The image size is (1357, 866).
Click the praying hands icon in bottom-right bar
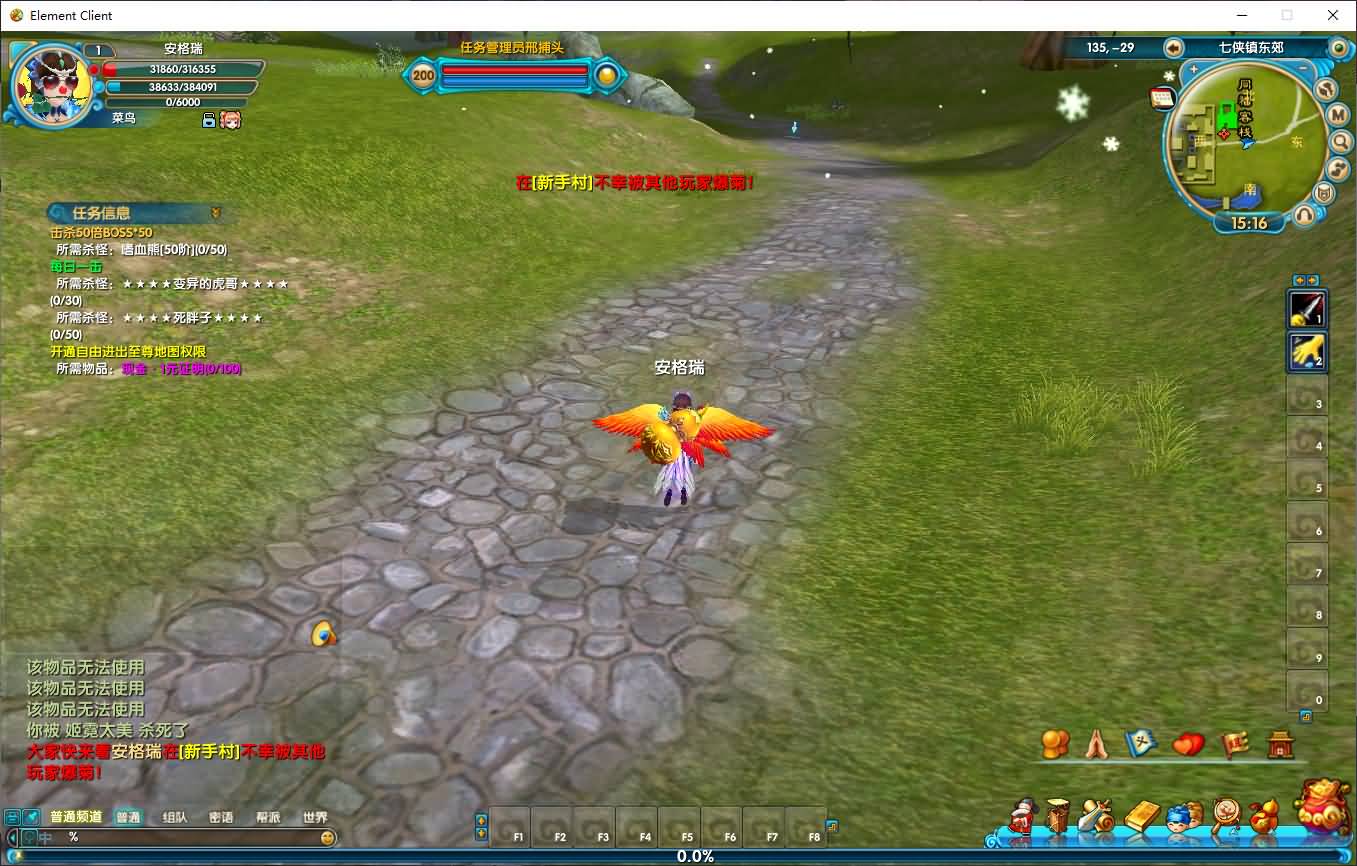pos(1094,744)
